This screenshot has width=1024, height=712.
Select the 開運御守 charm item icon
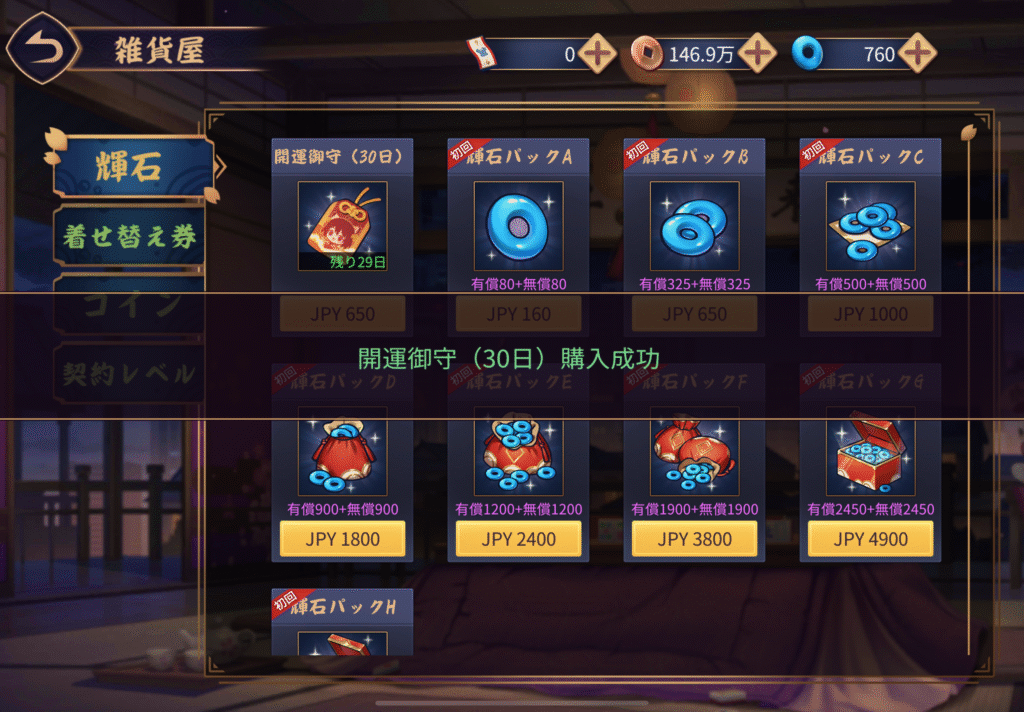[342, 226]
